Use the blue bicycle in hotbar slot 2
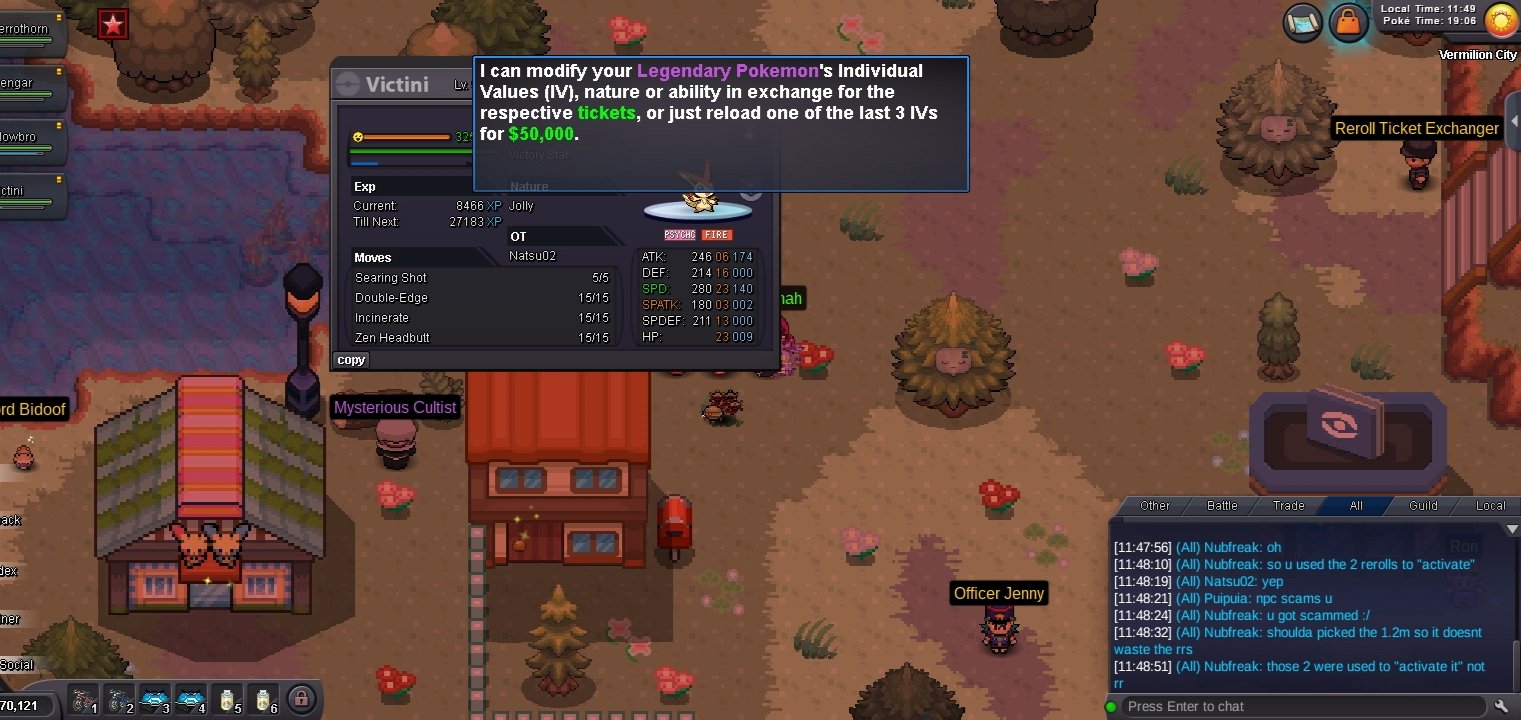1521x720 pixels. (x=119, y=699)
